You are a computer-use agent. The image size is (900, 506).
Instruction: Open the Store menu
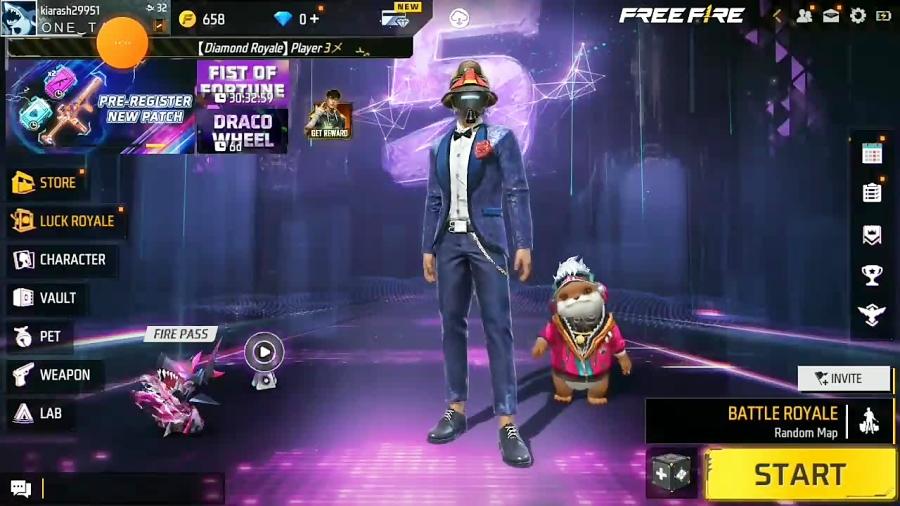(x=46, y=183)
